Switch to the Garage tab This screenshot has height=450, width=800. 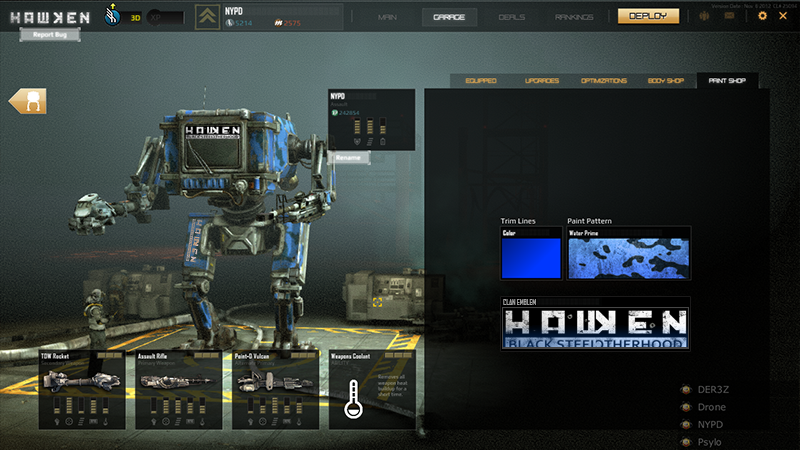[x=449, y=17]
